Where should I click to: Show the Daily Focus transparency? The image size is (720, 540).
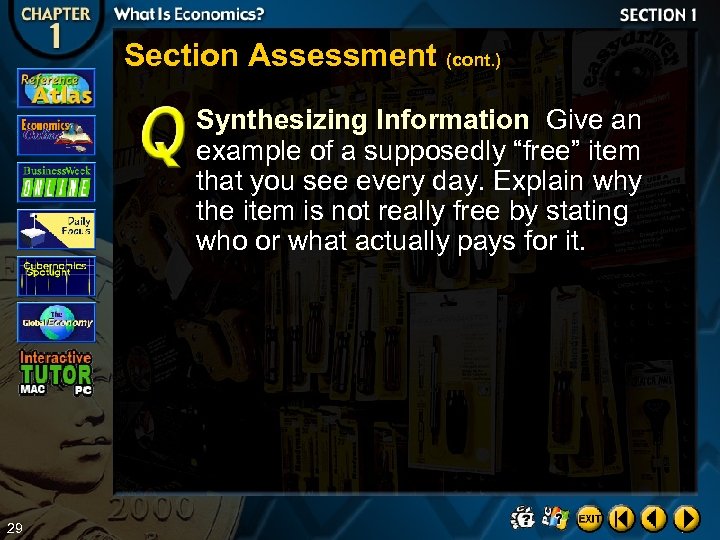pos(56,228)
